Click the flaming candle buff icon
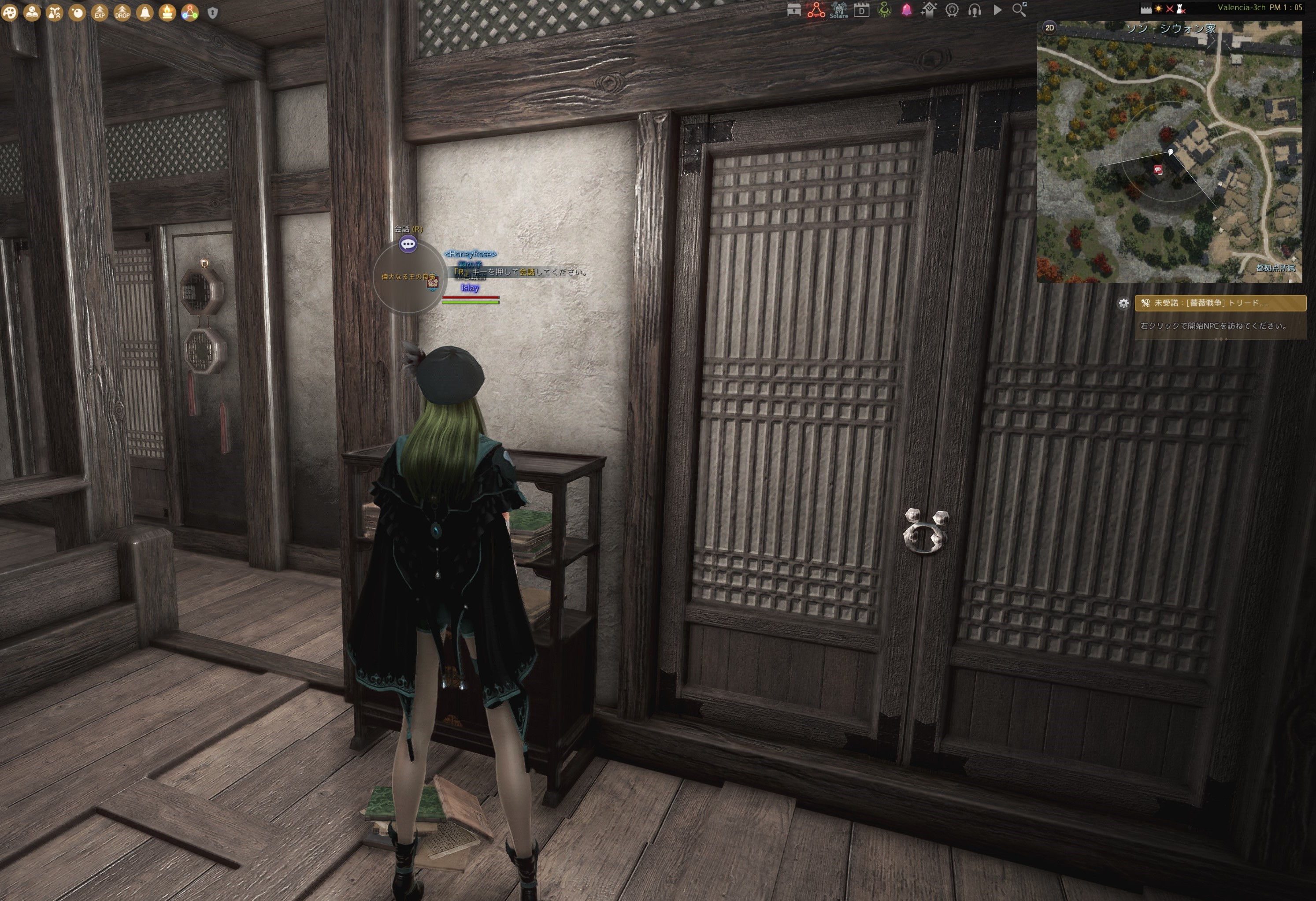This screenshot has width=1316, height=901. [167, 12]
